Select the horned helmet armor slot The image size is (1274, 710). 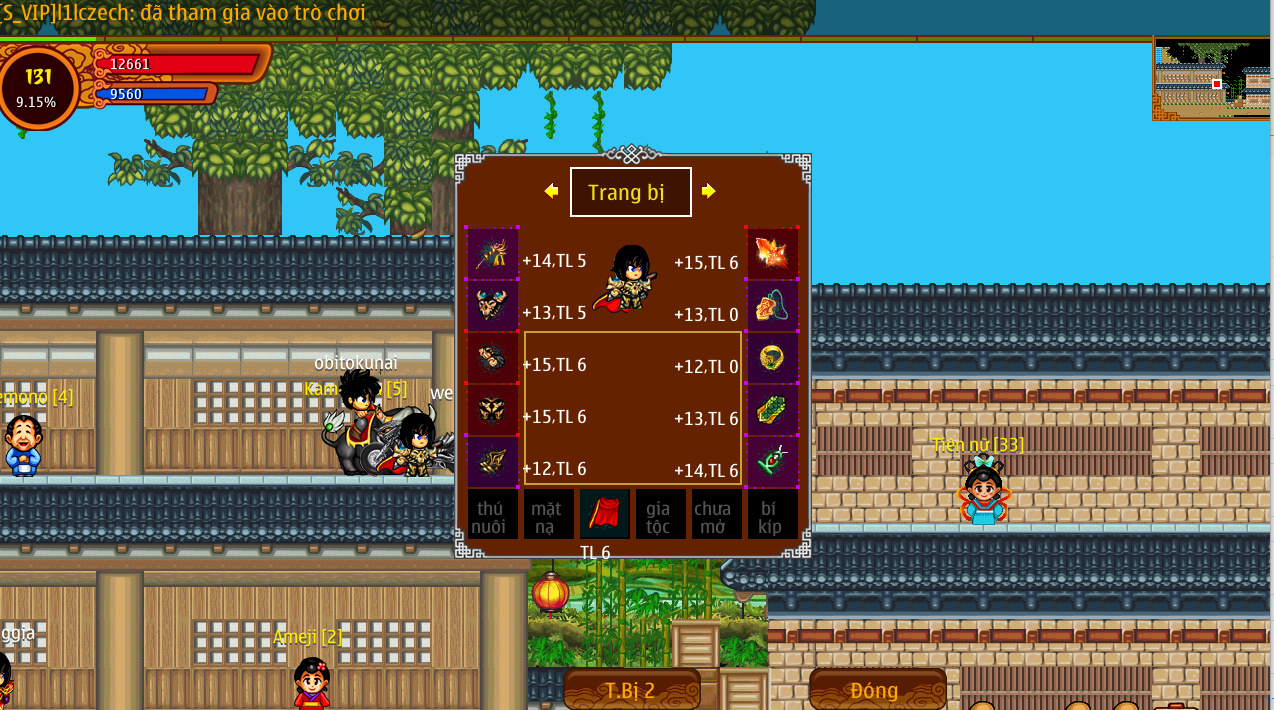click(492, 306)
